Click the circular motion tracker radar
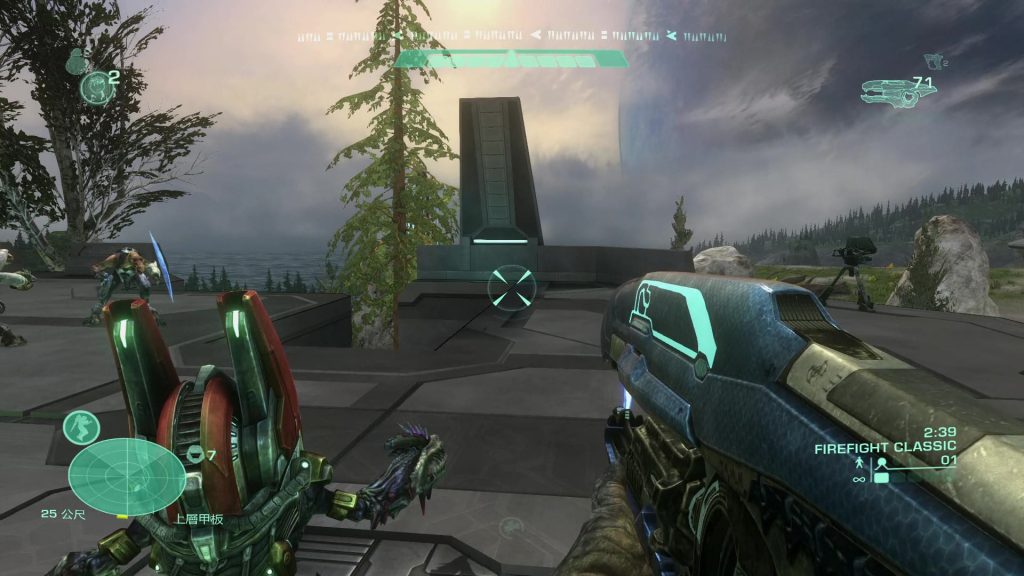 point(127,477)
